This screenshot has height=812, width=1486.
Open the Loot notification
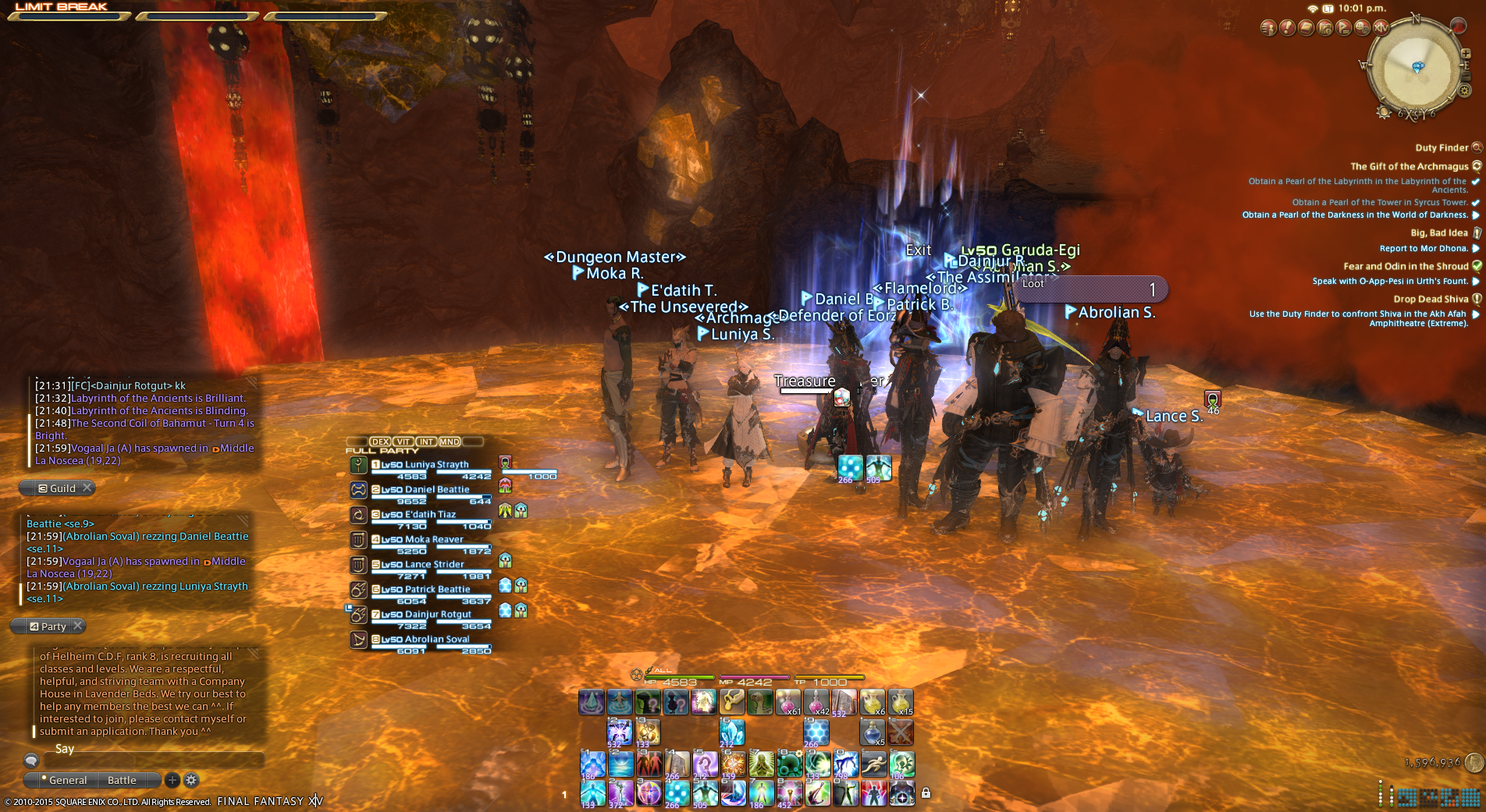pos(1093,289)
